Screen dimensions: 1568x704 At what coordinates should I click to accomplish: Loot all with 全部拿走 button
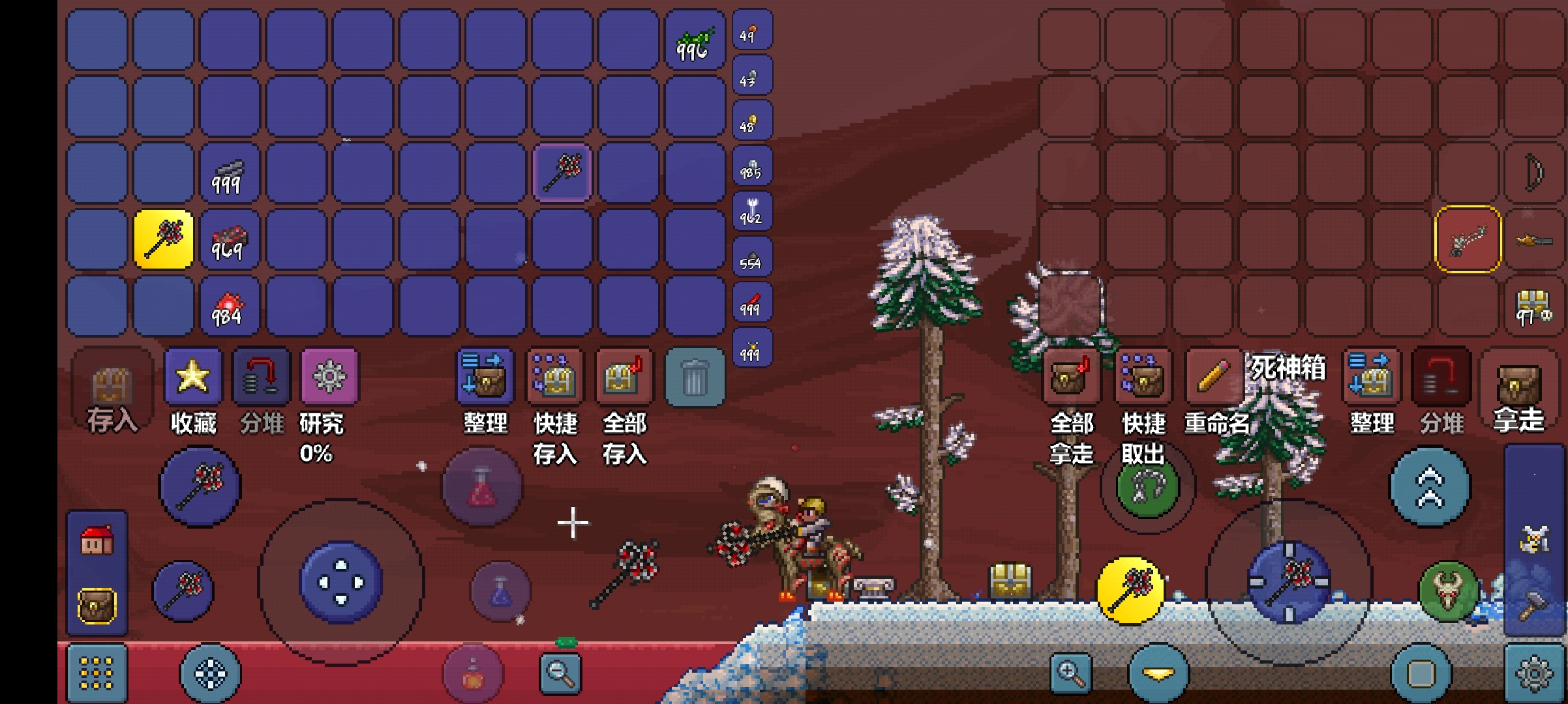point(1071,377)
